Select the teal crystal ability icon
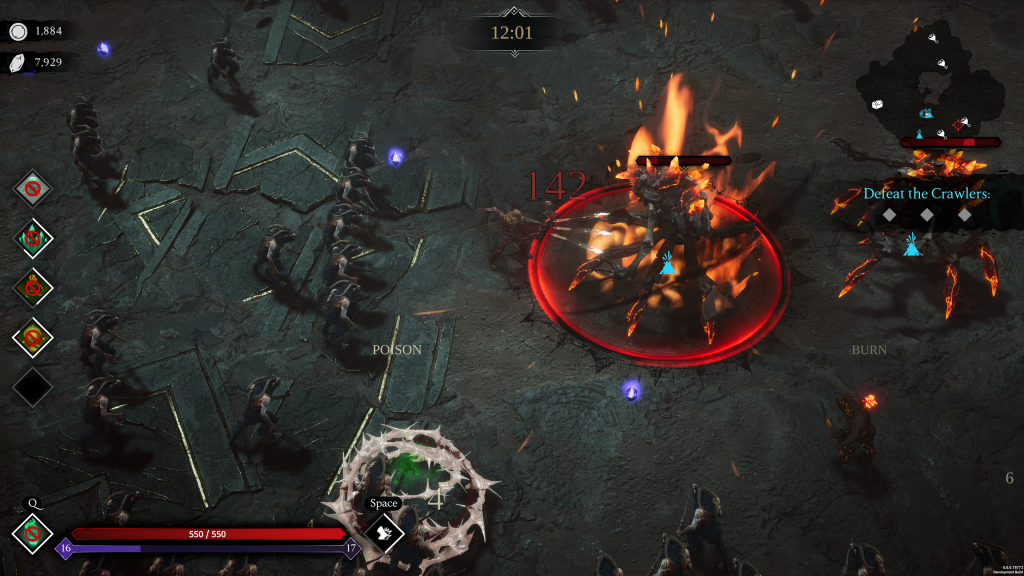 [x=32, y=238]
